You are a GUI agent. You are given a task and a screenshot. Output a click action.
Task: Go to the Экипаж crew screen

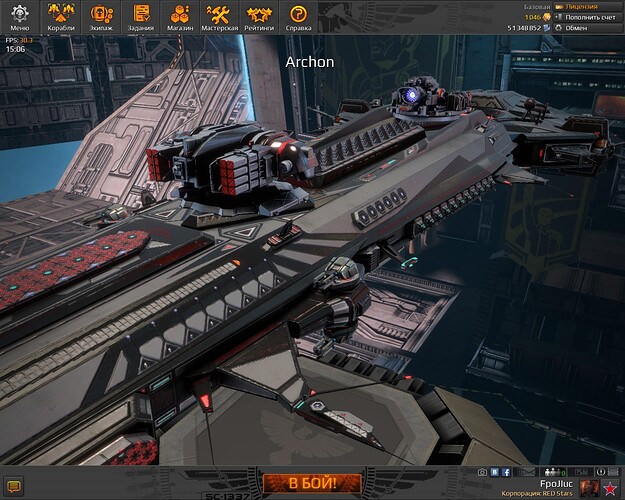click(x=102, y=16)
